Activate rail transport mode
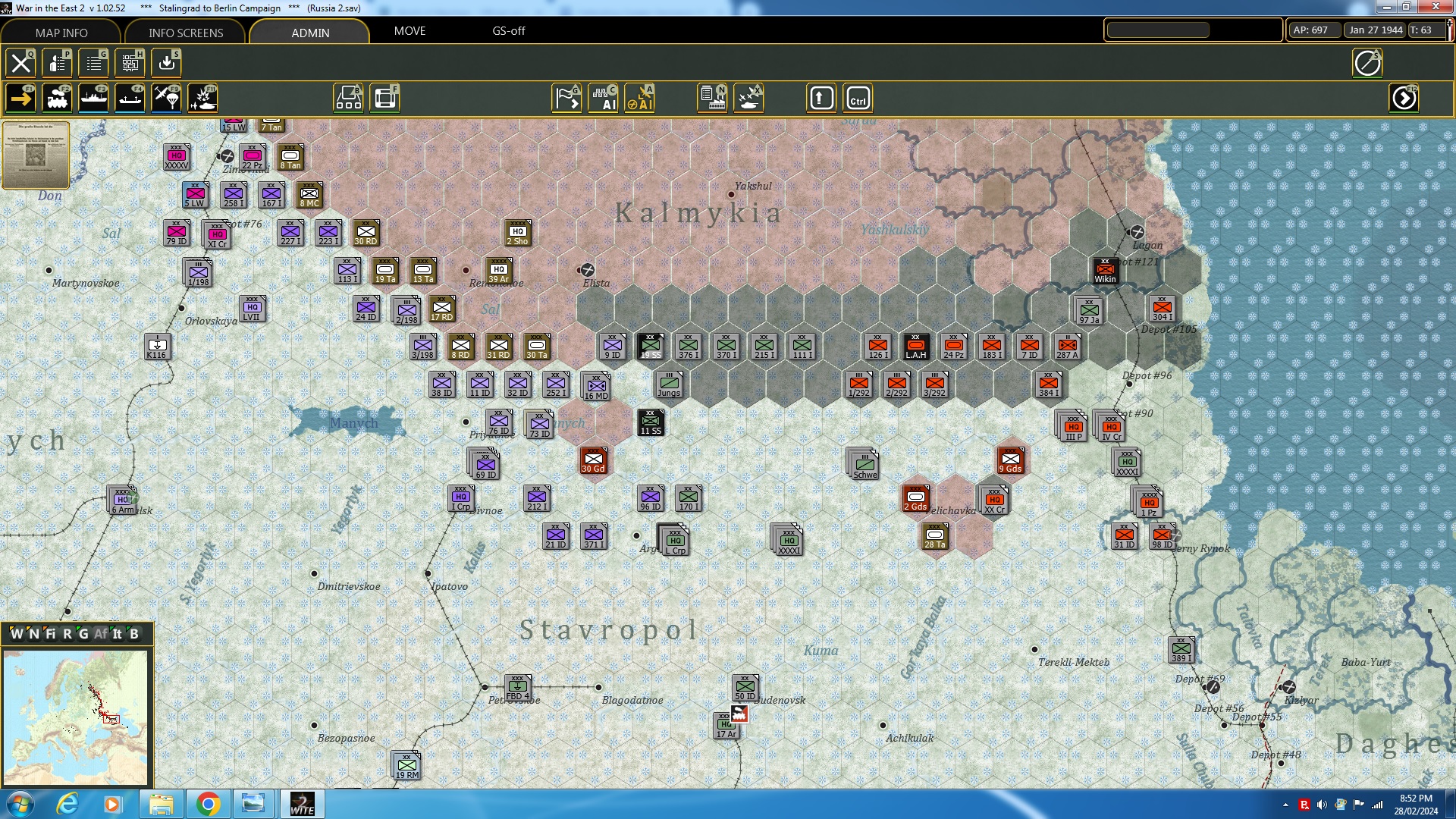 click(x=57, y=97)
